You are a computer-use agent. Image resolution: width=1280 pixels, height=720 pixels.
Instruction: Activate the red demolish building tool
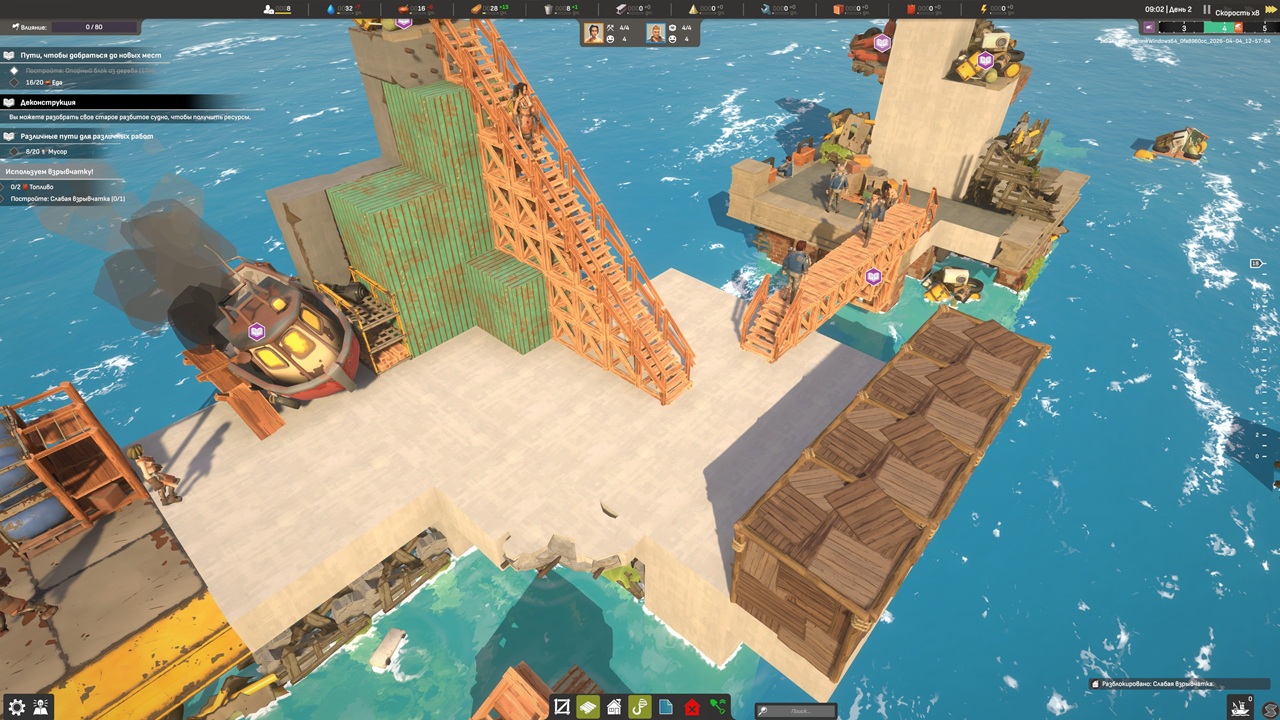(692, 707)
